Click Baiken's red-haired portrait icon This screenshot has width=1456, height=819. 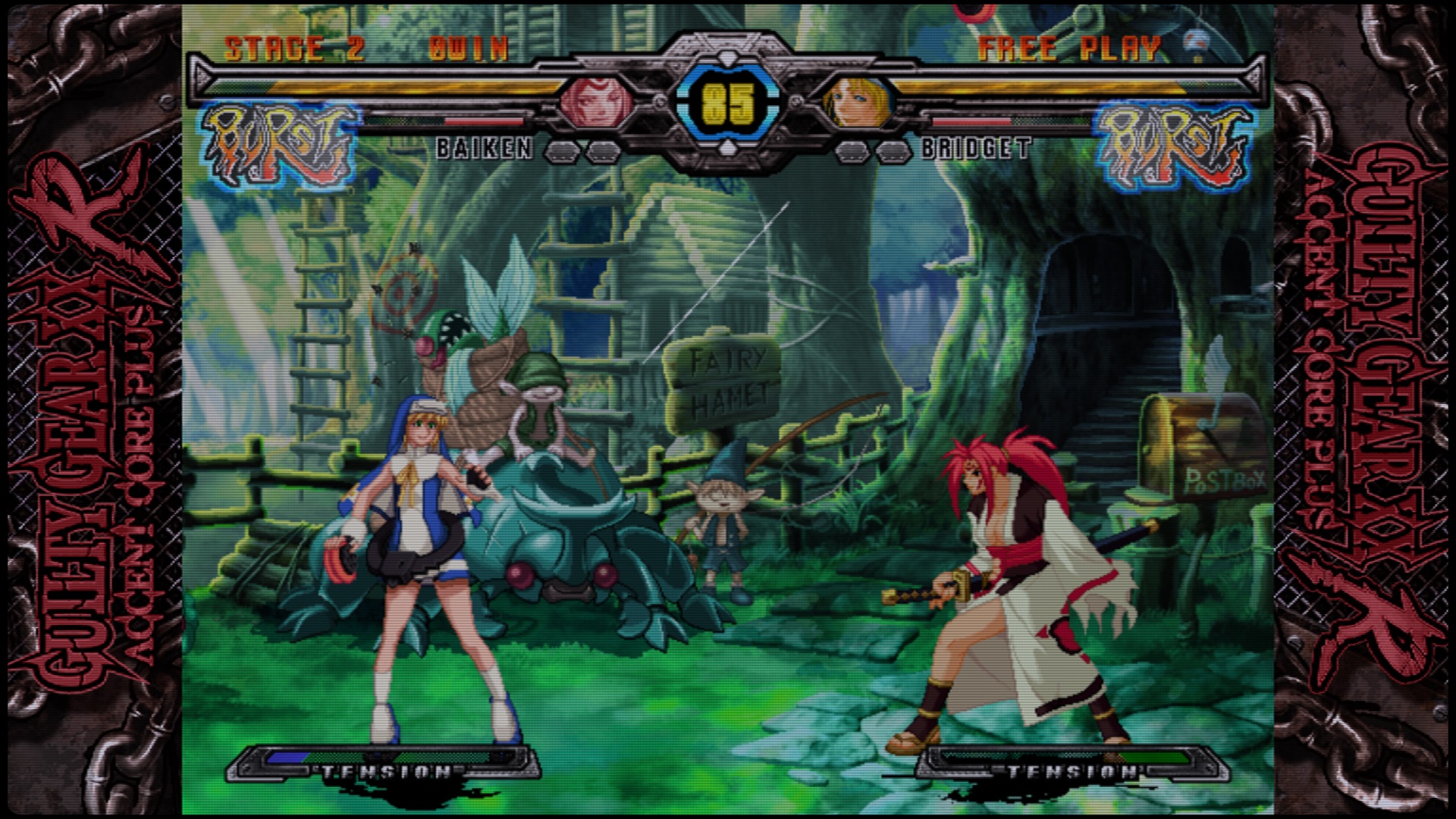pos(597,101)
